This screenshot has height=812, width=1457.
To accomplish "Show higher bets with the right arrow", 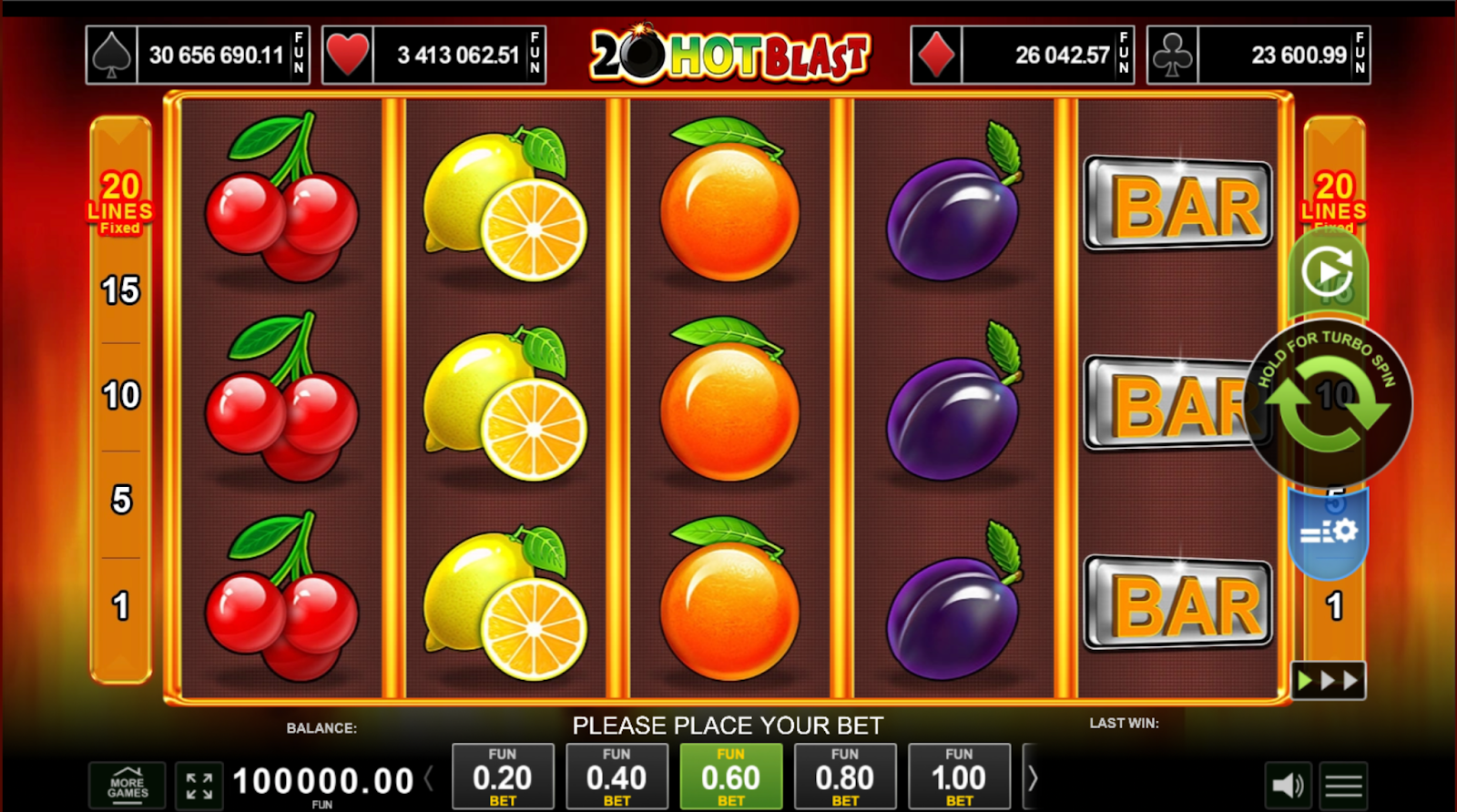I will [1033, 778].
